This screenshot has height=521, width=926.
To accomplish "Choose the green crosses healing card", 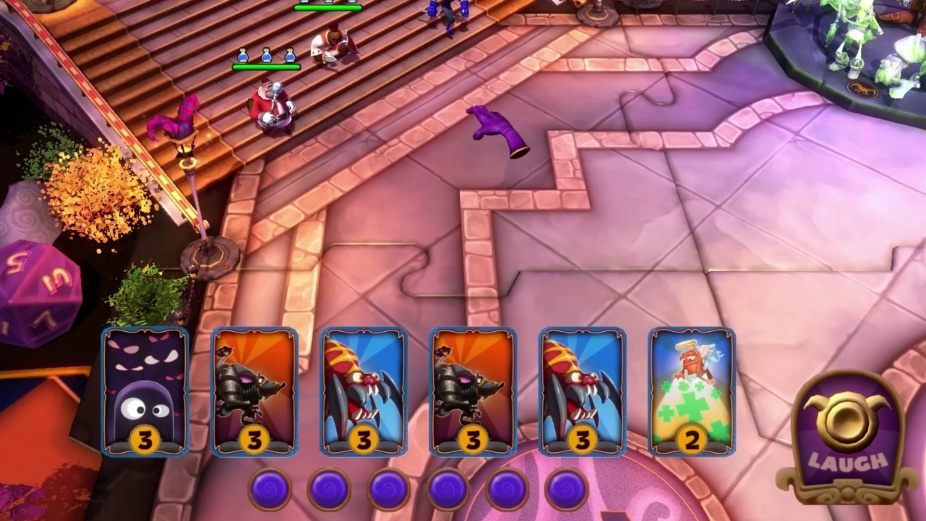I will (691, 390).
